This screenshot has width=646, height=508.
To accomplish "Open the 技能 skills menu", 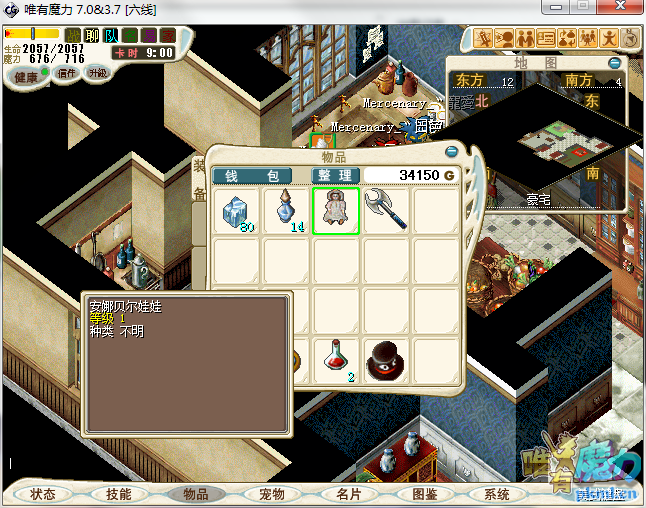I will tap(119, 494).
